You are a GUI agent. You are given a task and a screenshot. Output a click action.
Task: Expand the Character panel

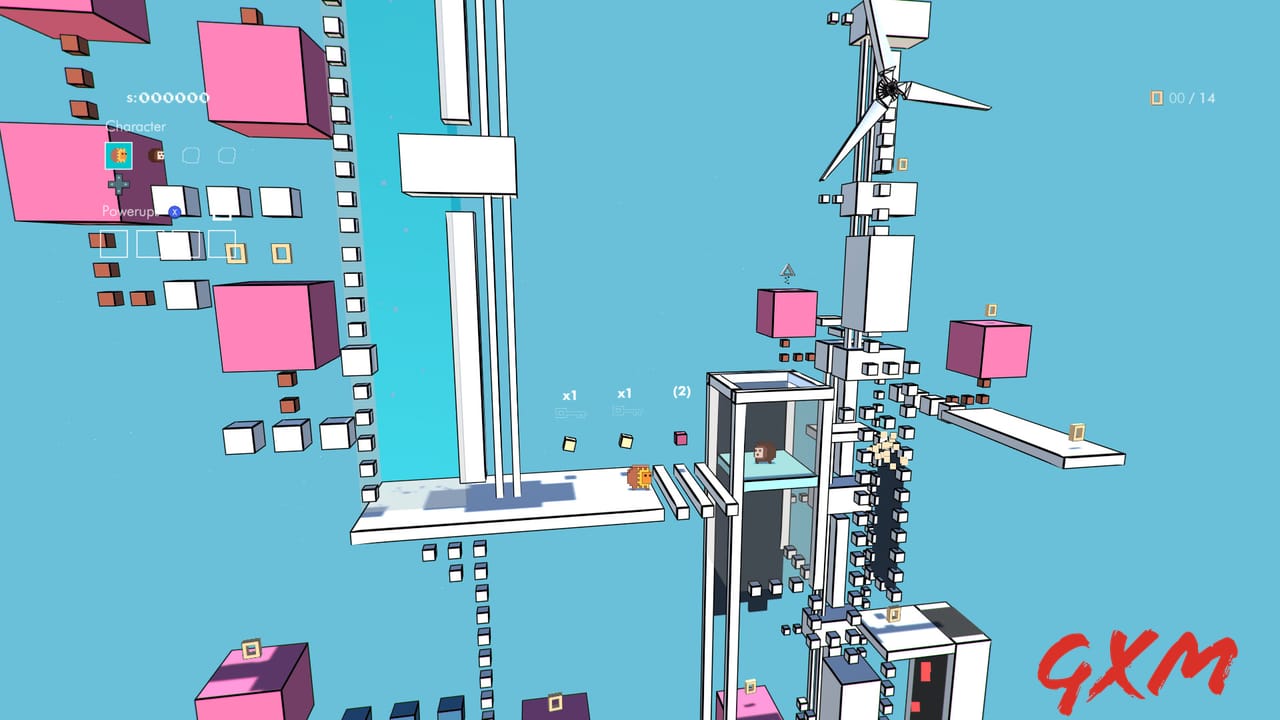[x=136, y=126]
